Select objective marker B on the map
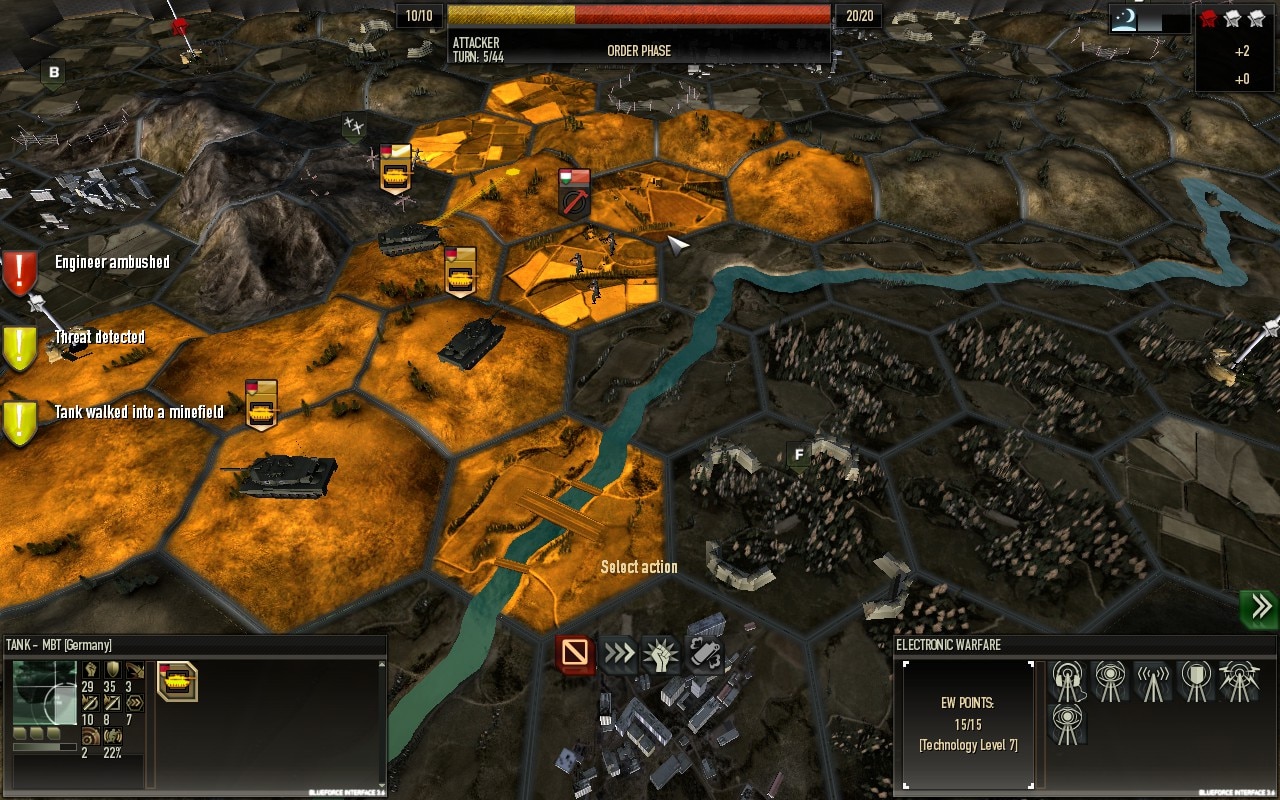The width and height of the screenshot is (1280, 800). 54,72
